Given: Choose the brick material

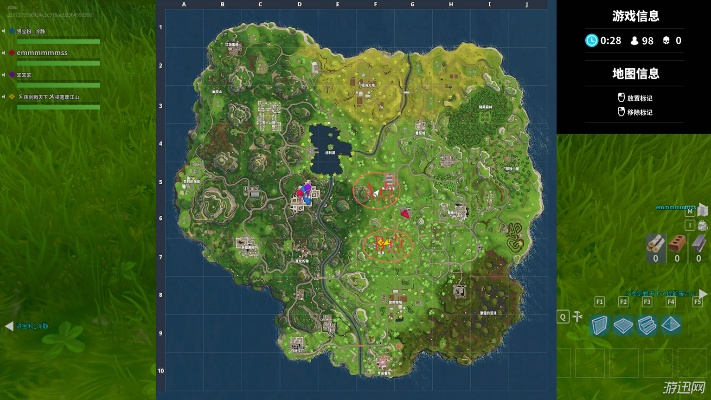Looking at the screenshot, I should coord(676,243).
